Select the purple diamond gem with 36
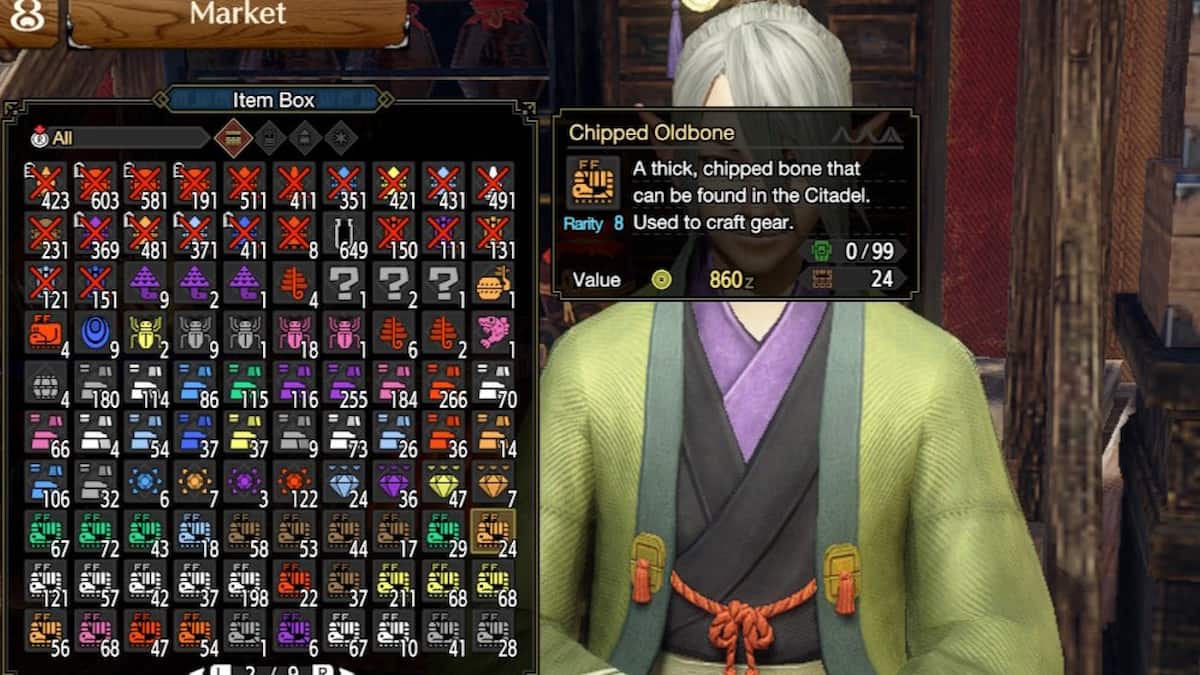Image resolution: width=1200 pixels, height=675 pixels. 393,482
